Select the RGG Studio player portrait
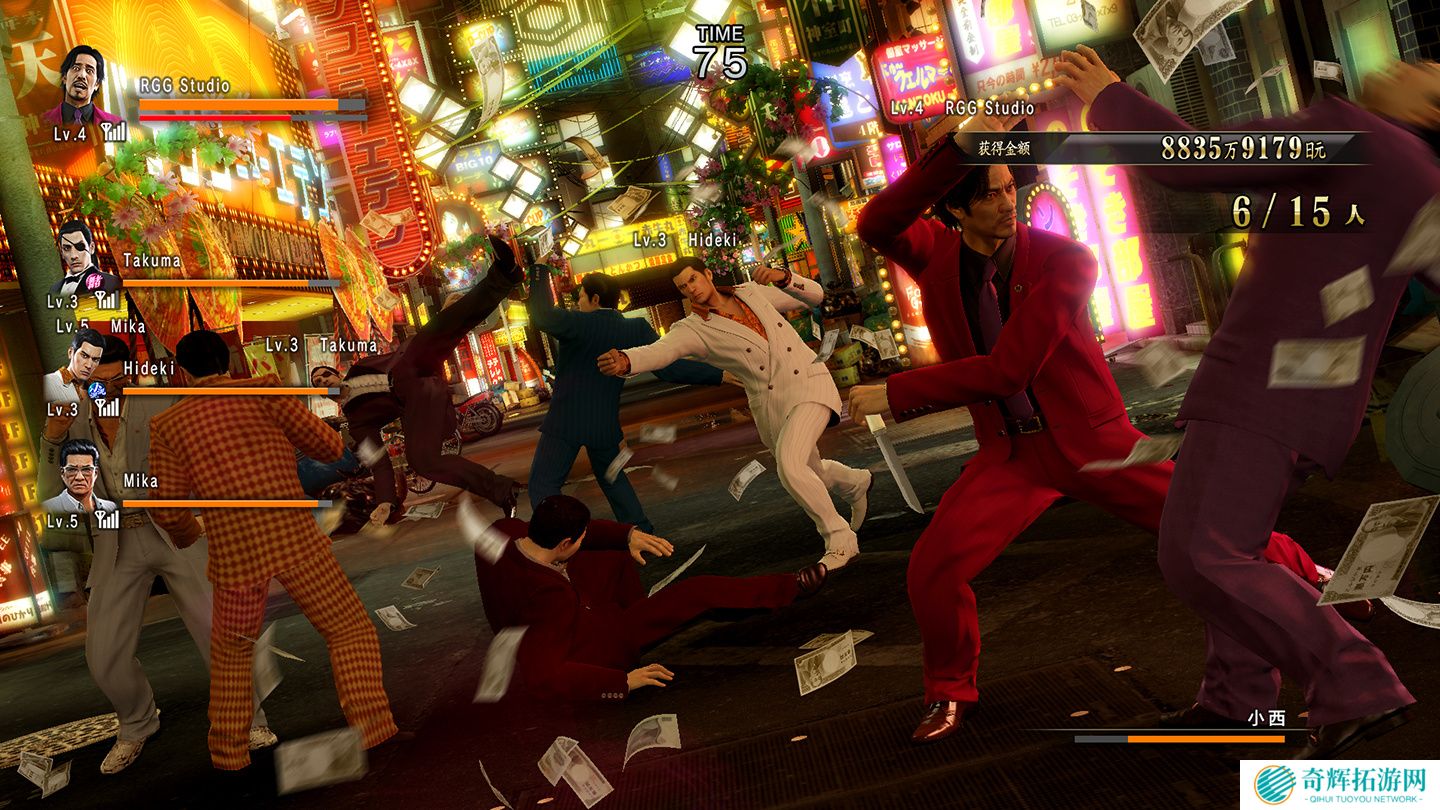This screenshot has height=810, width=1440. (x=82, y=84)
